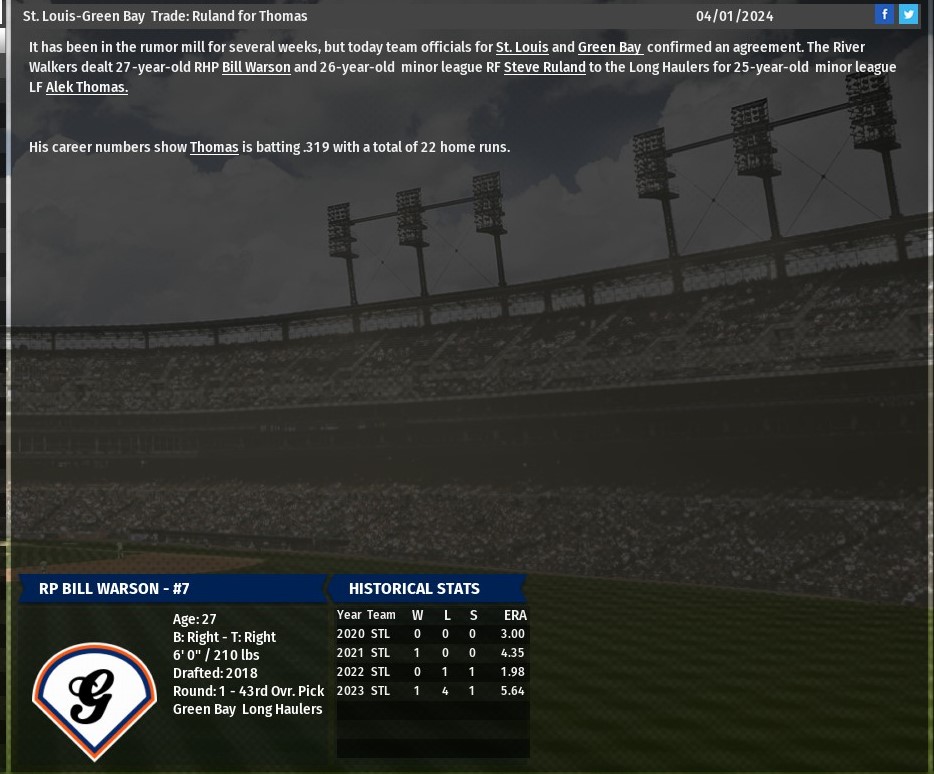The image size is (934, 774).
Task: Open the St. Louis team link
Action: point(522,47)
